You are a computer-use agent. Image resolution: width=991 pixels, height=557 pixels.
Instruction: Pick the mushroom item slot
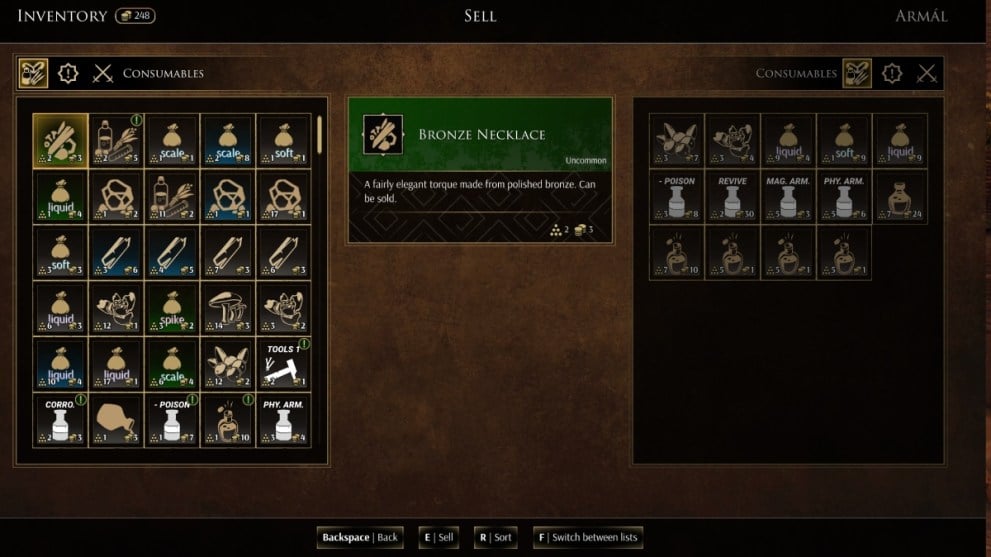coord(228,308)
